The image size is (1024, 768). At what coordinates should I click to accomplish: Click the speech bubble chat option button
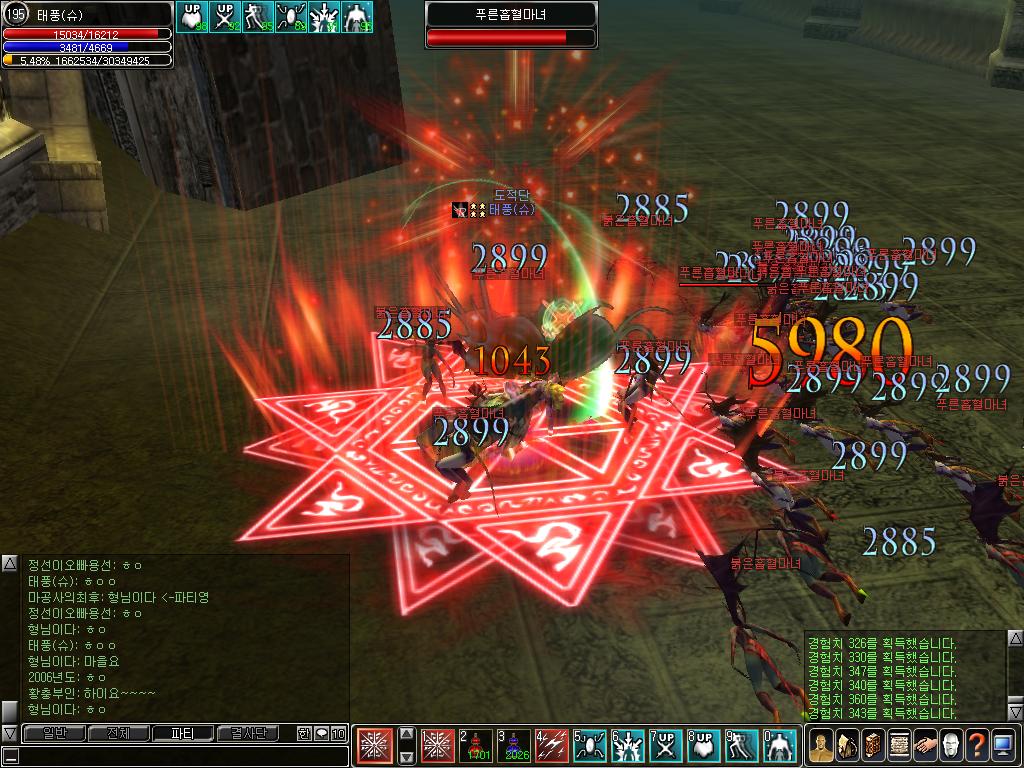321,734
